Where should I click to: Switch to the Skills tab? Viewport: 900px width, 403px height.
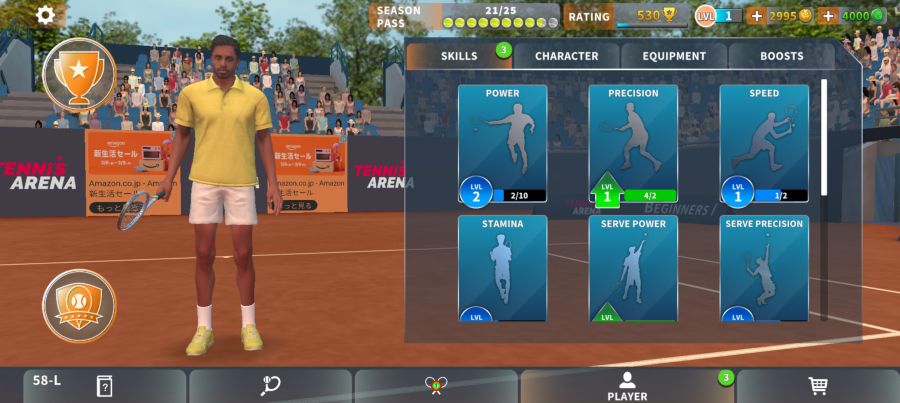460,56
